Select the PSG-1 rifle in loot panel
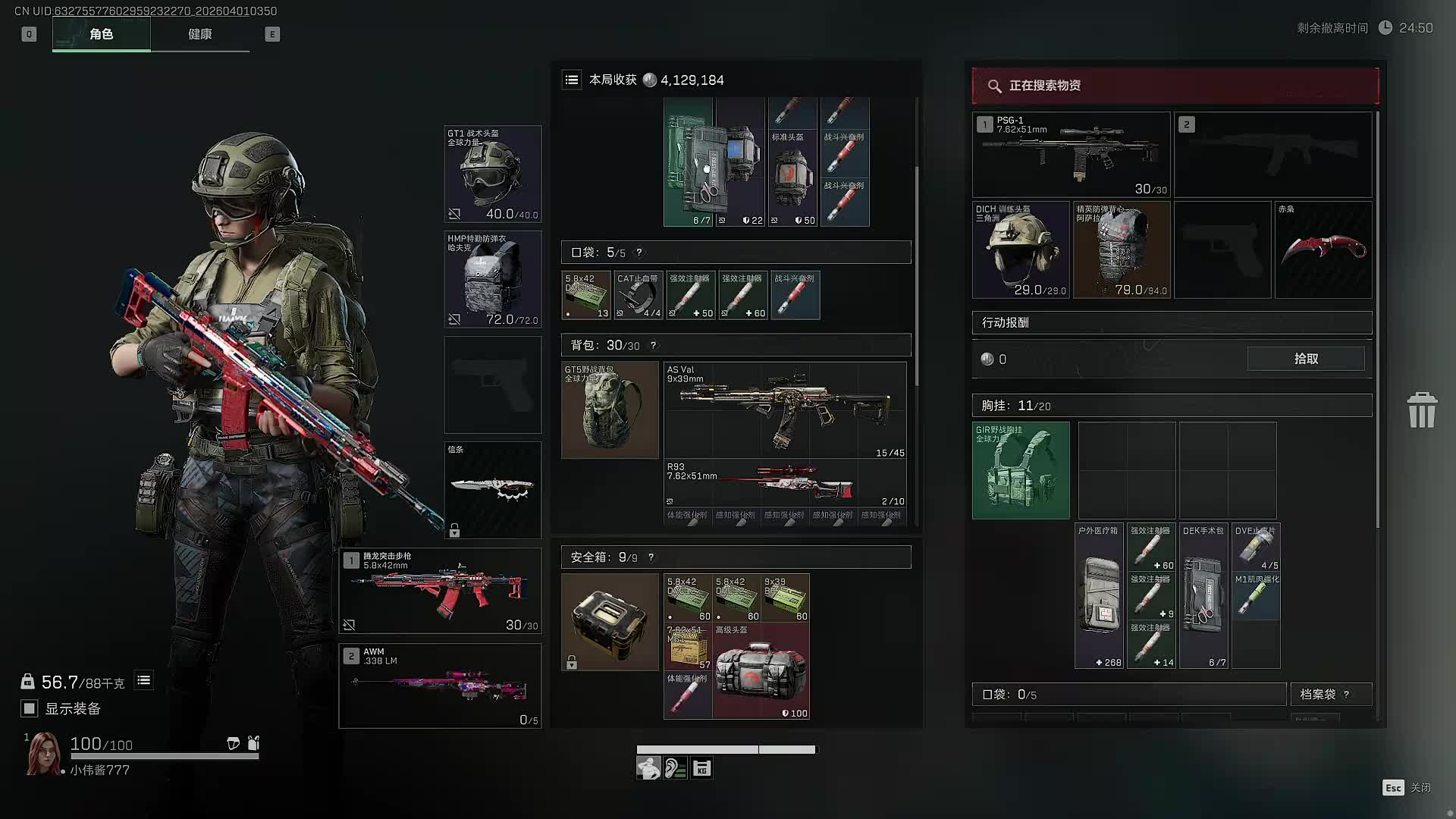 pyautogui.click(x=1071, y=155)
